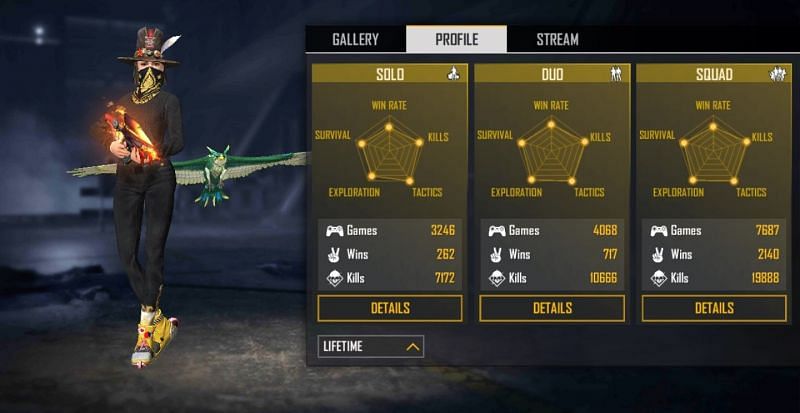Open the Stream tab
The image size is (800, 413).
coord(557,40)
